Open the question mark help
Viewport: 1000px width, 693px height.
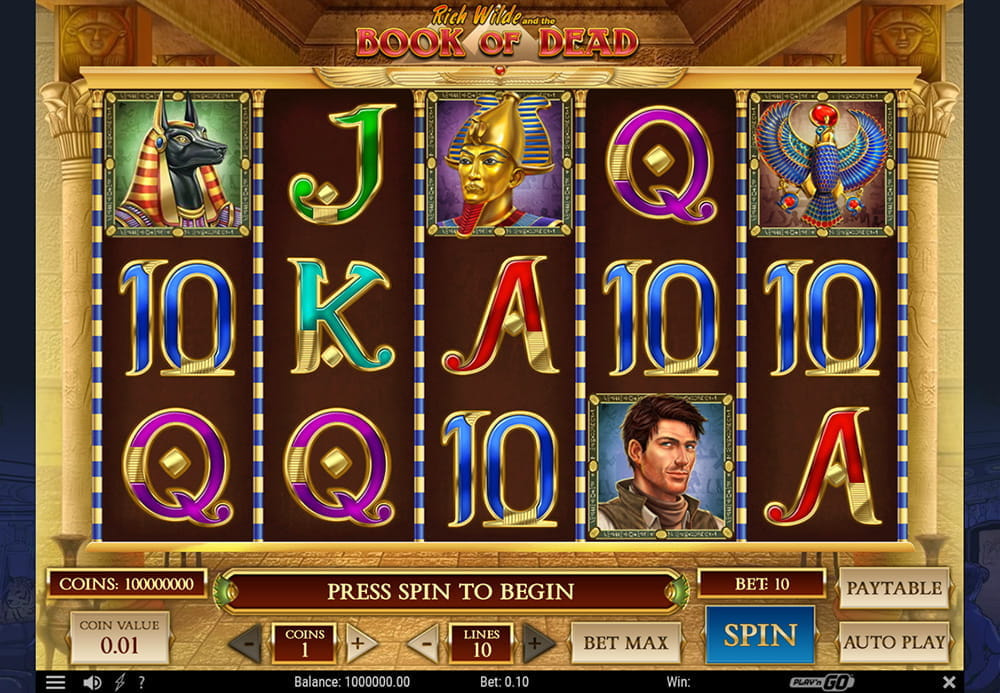click(141, 682)
